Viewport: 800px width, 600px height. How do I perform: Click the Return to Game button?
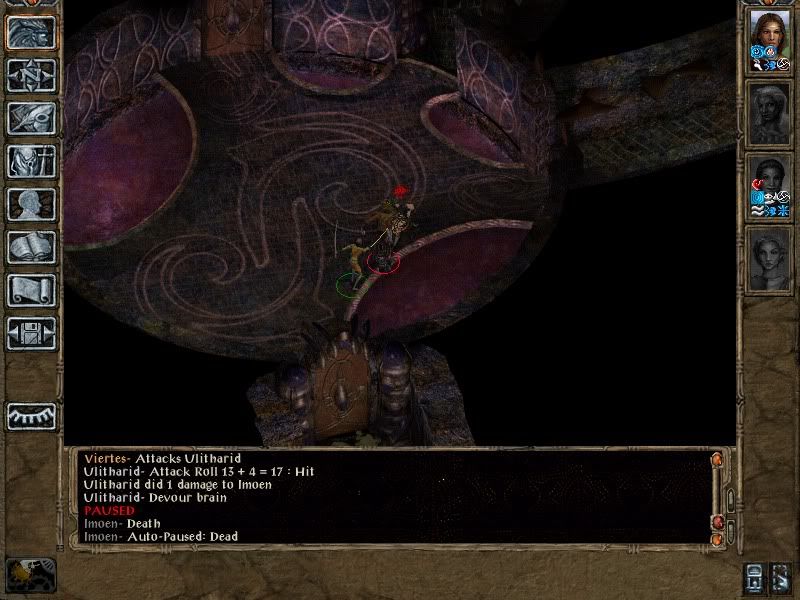click(x=31, y=33)
